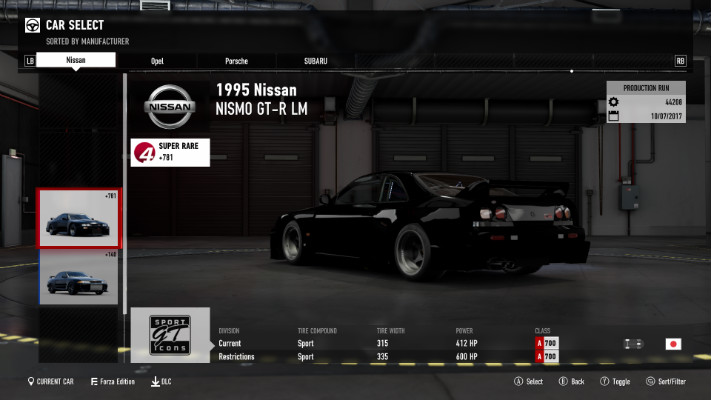Open the Porsche manufacturer tab

237,61
